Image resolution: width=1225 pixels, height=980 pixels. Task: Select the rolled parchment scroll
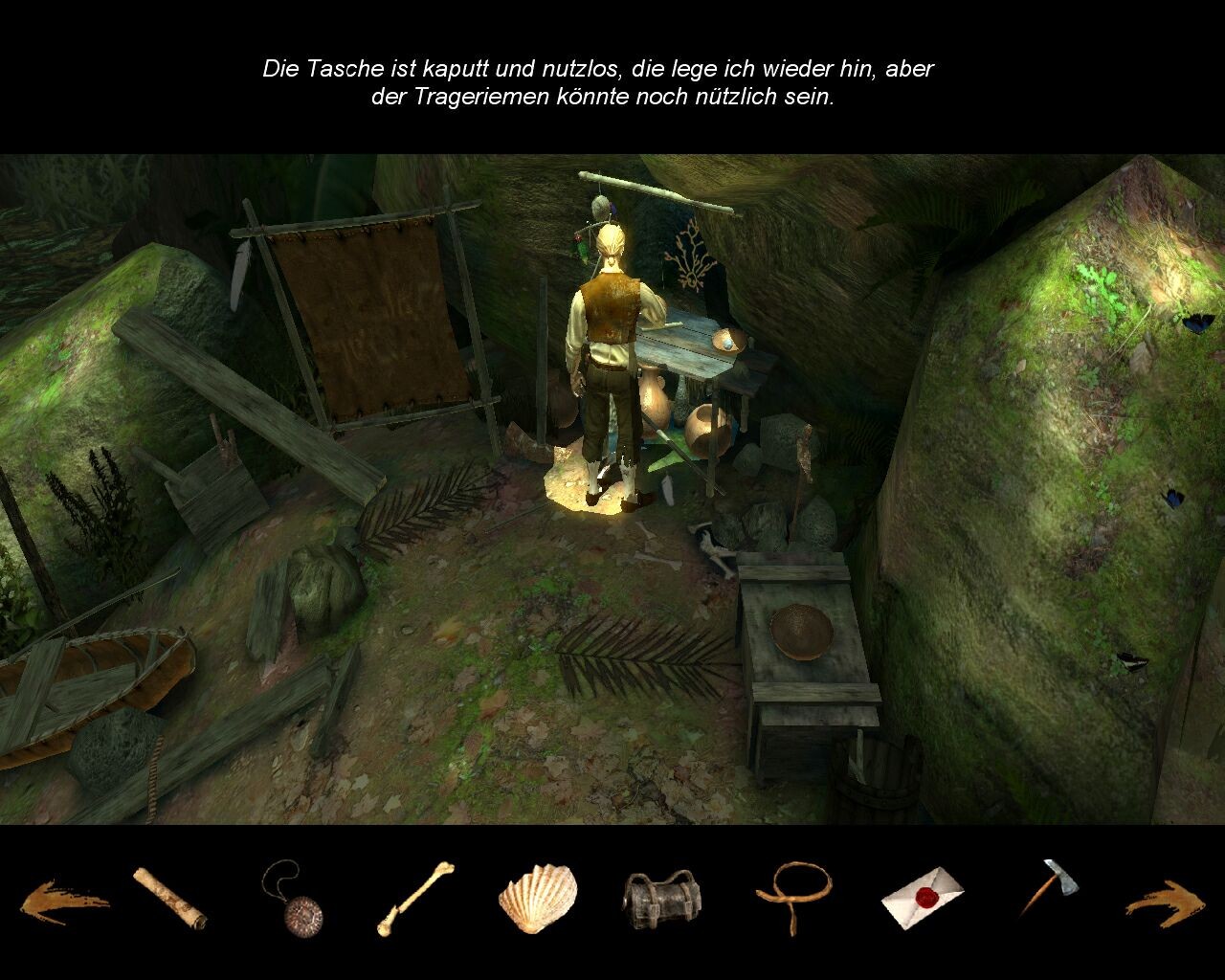click(169, 898)
